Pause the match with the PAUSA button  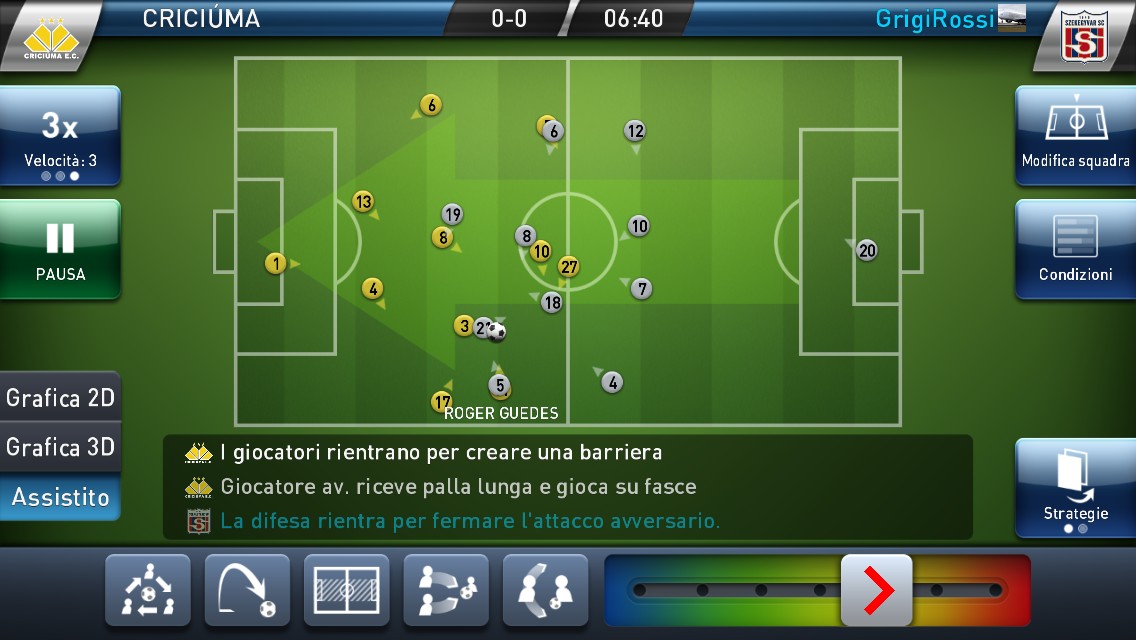click(x=60, y=250)
